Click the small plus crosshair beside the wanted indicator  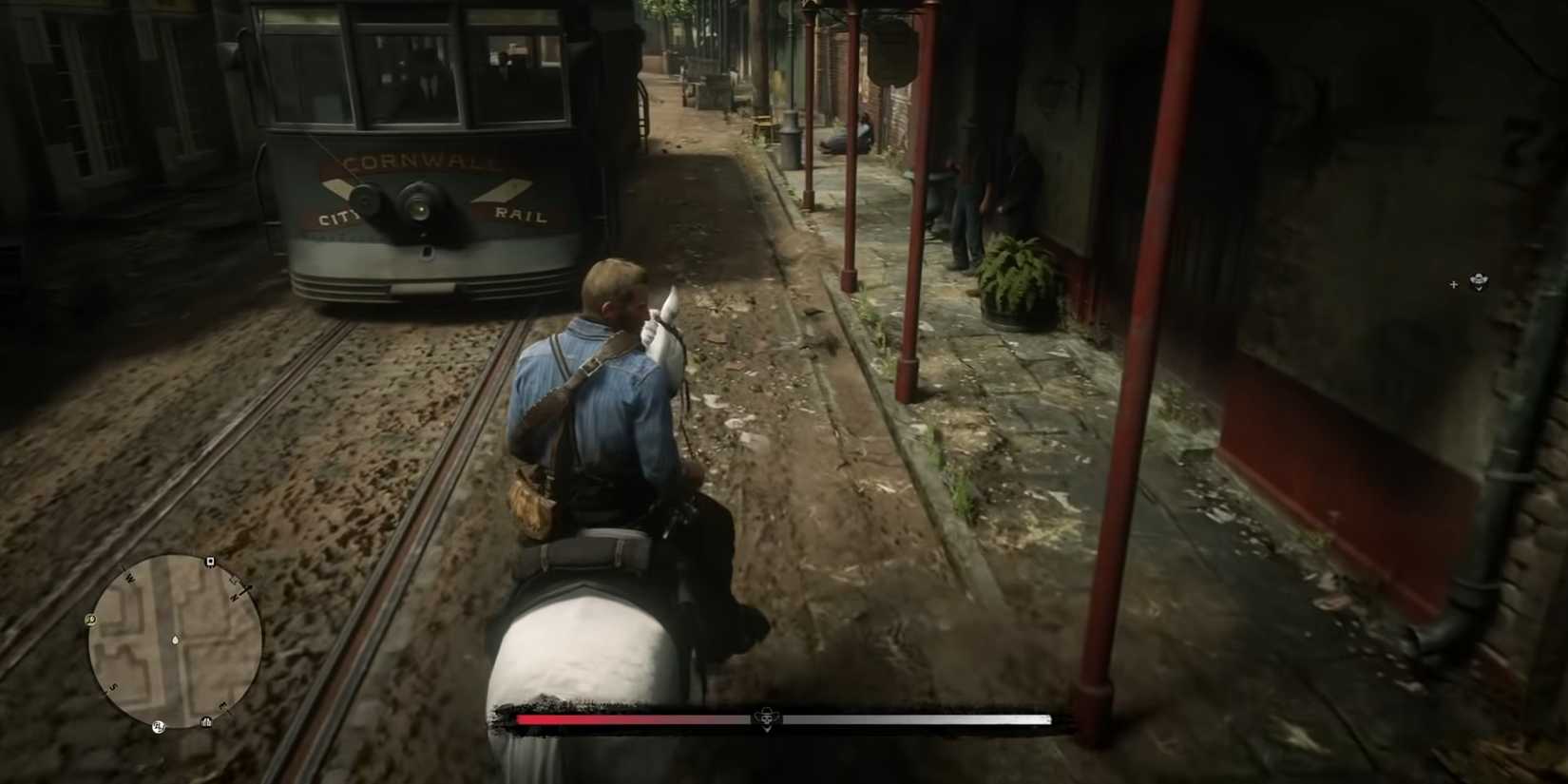[1454, 284]
